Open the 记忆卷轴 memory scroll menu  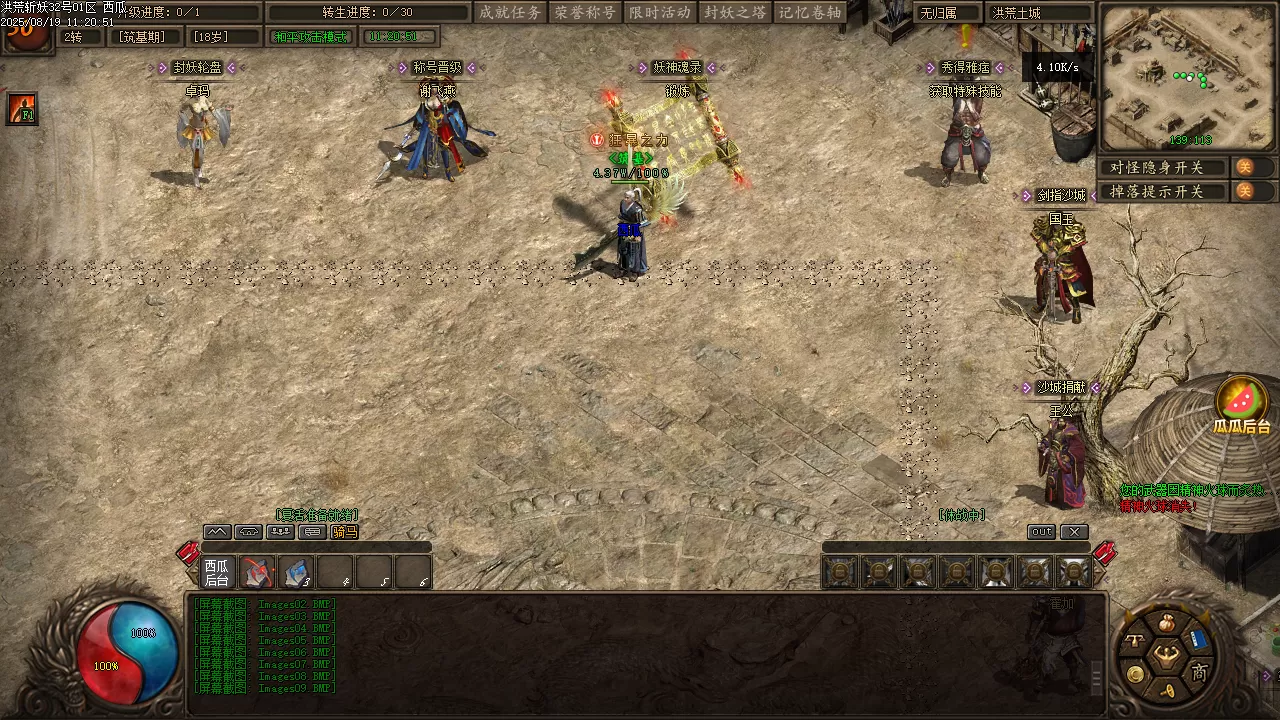coord(809,12)
